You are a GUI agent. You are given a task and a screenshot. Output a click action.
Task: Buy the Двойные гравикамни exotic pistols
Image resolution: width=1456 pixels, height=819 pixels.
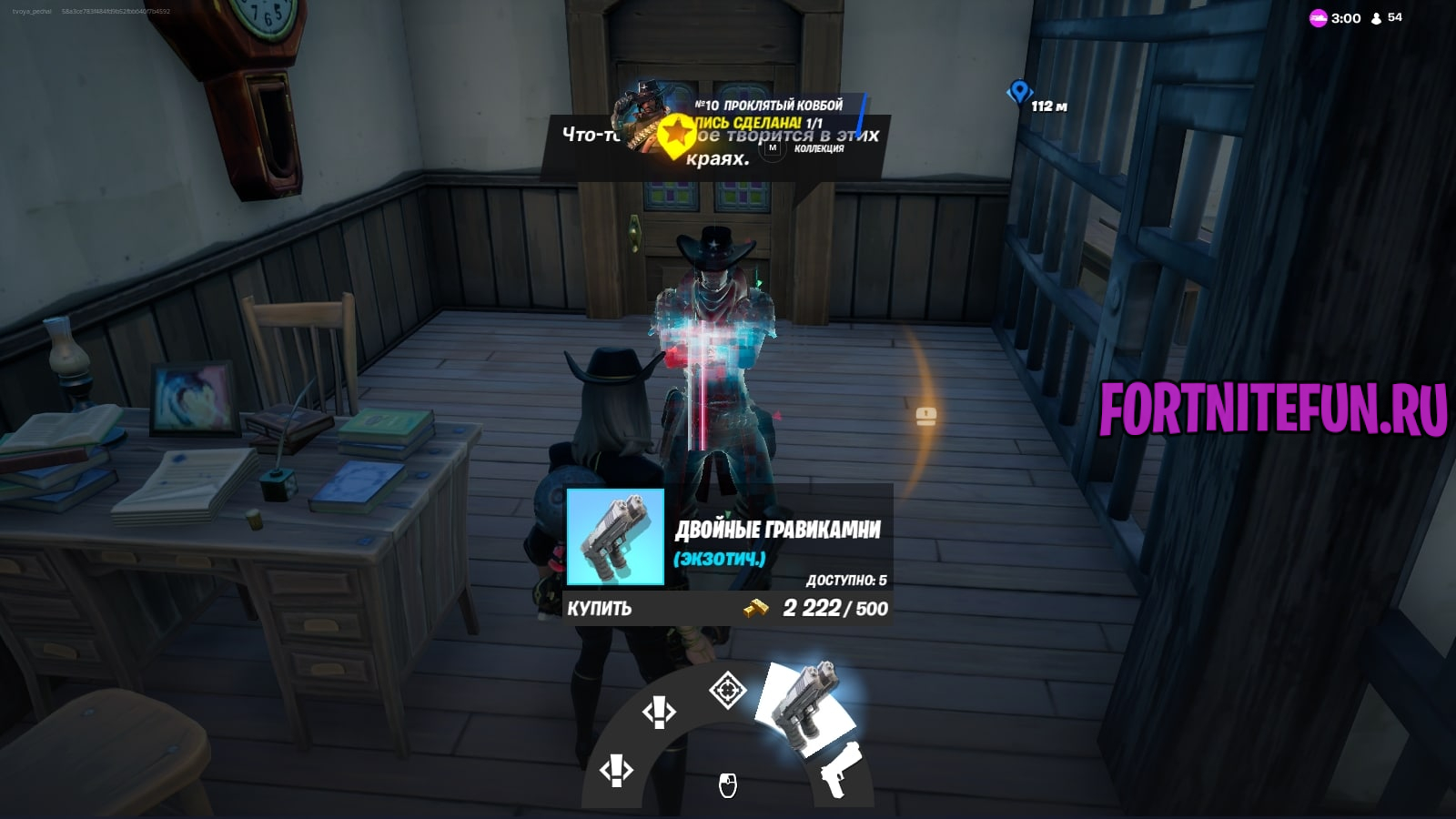(x=600, y=608)
